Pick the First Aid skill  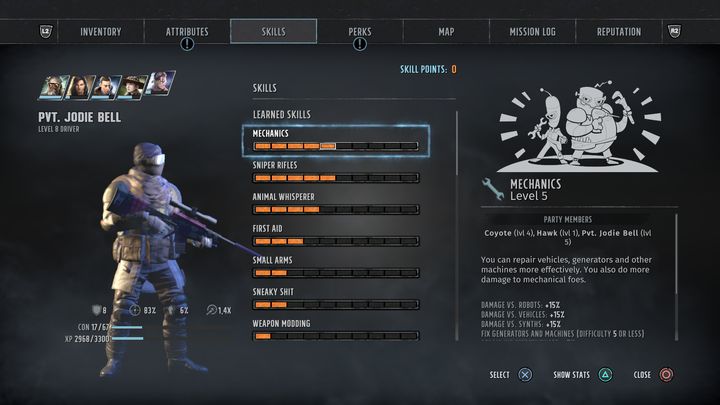[x=335, y=235]
